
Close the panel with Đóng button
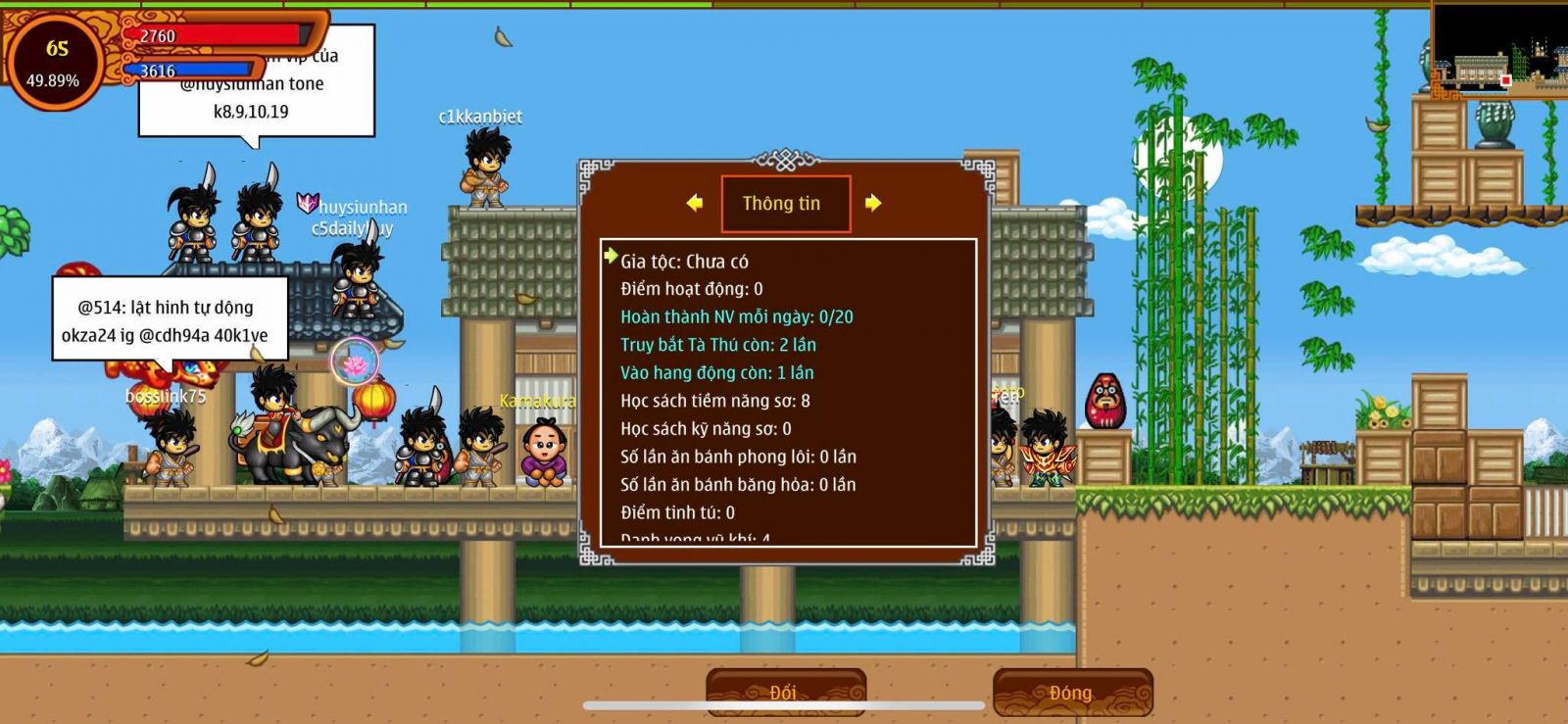pos(1072,692)
